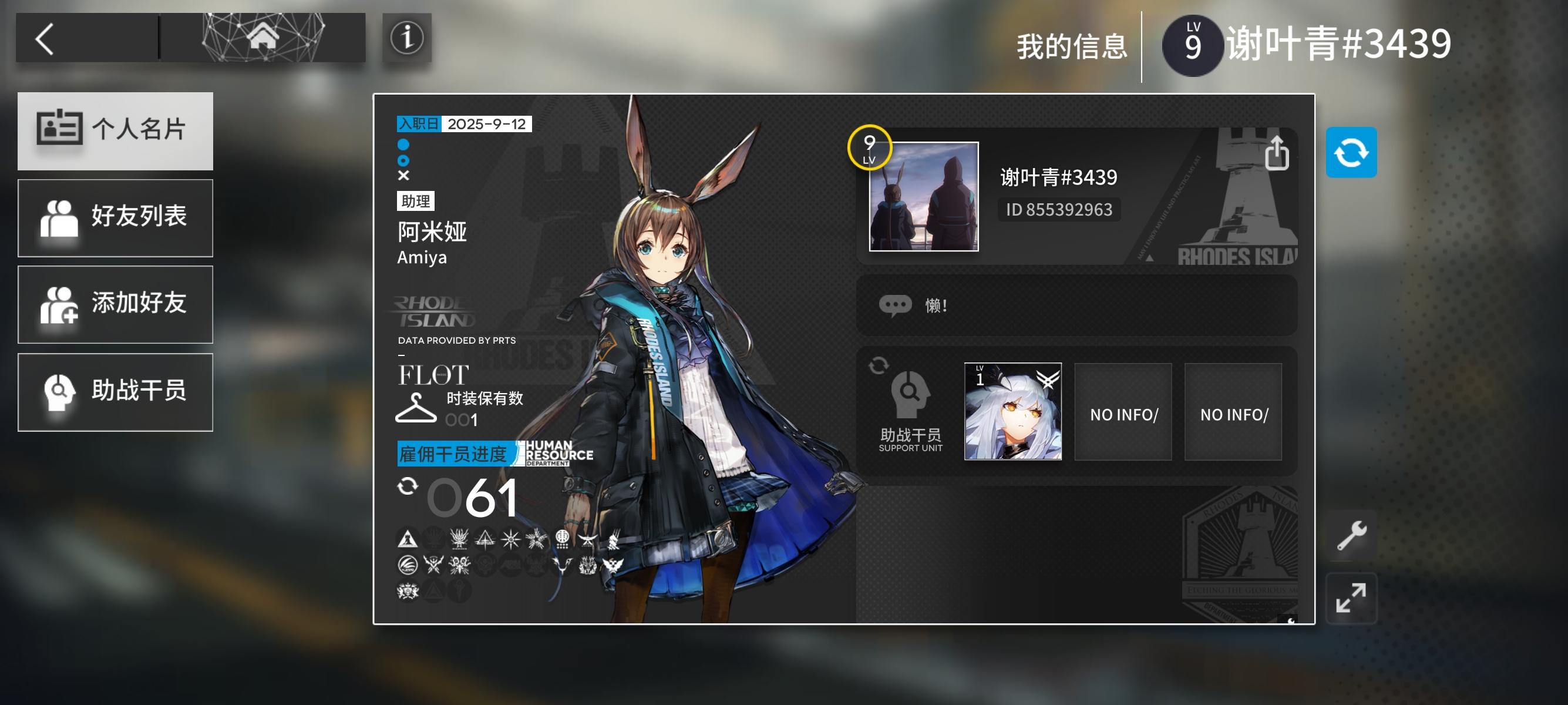The width and height of the screenshot is (1568, 705).
Task: Switch to the 好友列表 tab
Action: click(115, 217)
